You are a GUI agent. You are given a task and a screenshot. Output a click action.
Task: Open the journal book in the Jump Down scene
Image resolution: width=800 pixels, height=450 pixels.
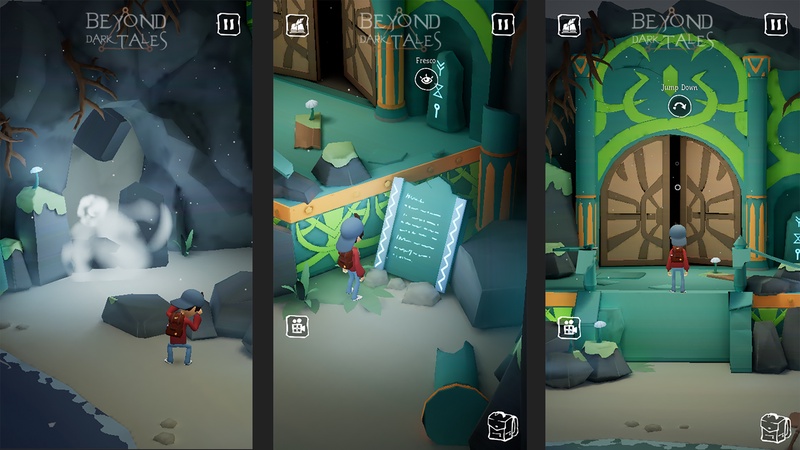pyautogui.click(x=570, y=25)
